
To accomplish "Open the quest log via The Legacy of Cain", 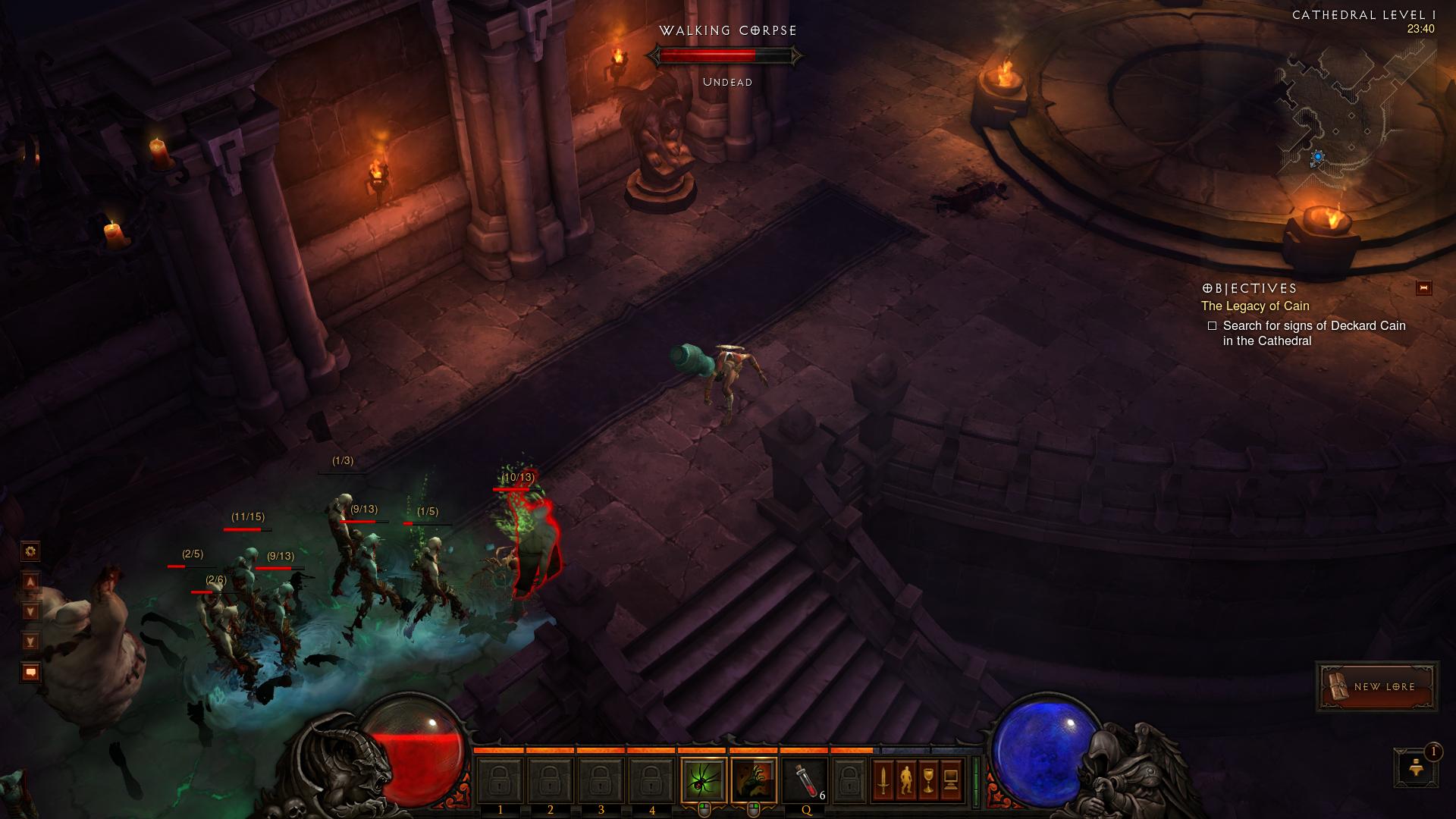I will click(x=1254, y=306).
